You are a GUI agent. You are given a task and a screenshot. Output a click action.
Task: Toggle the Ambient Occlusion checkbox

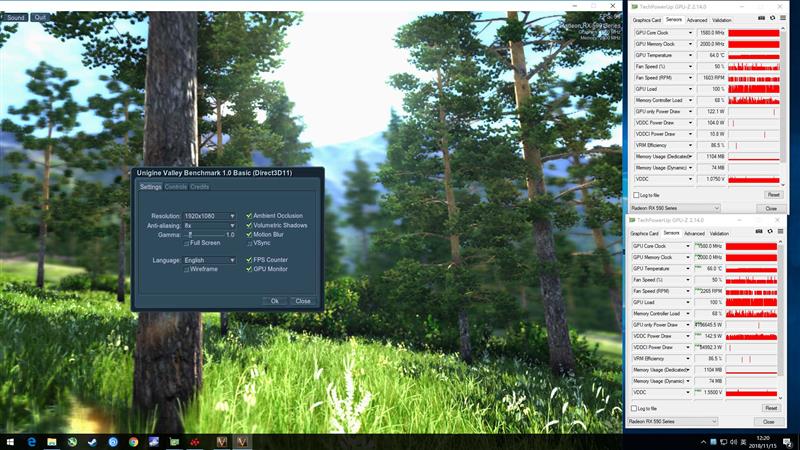249,216
